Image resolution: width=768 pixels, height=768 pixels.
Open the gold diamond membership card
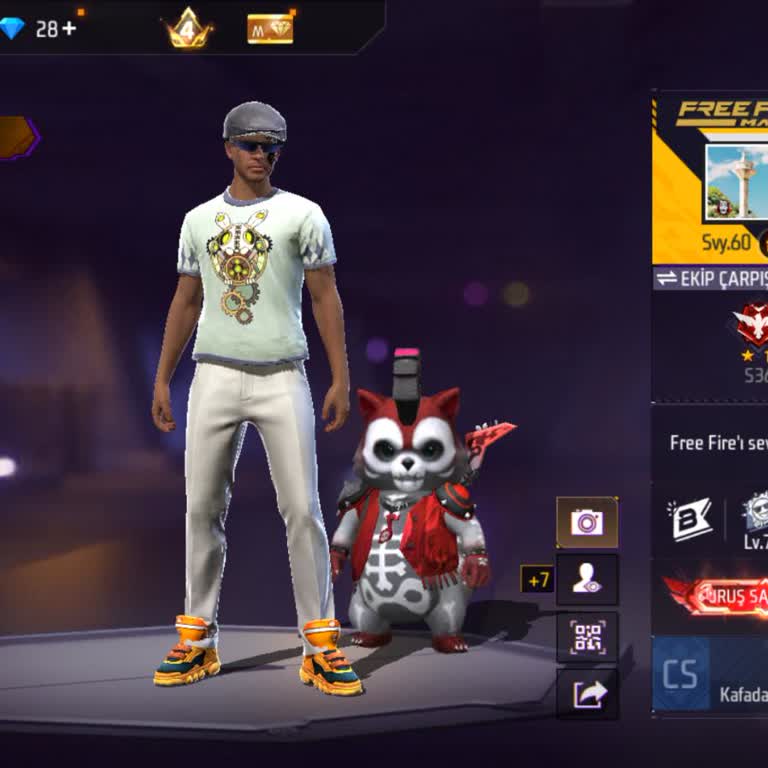point(270,28)
